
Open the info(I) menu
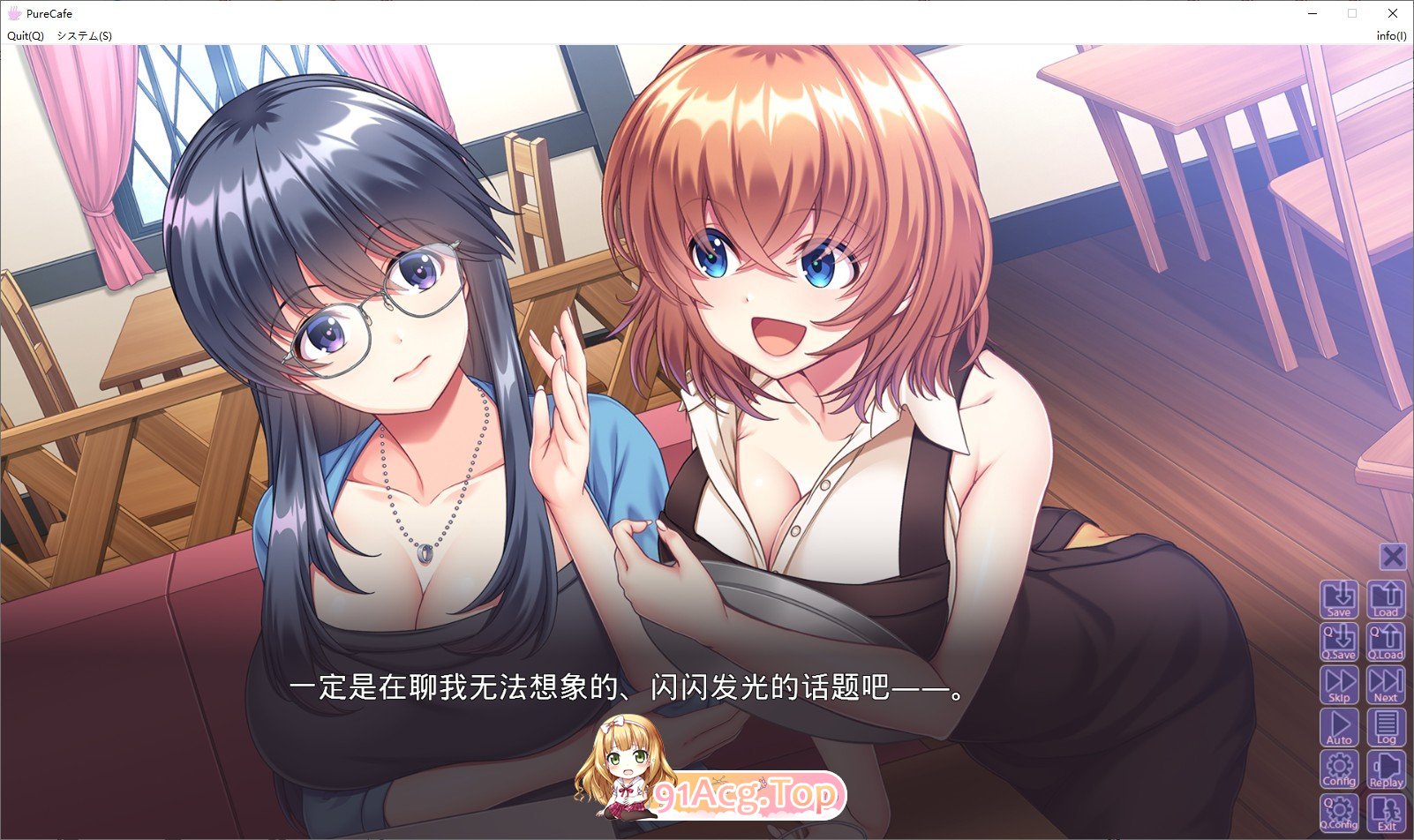[x=1392, y=37]
